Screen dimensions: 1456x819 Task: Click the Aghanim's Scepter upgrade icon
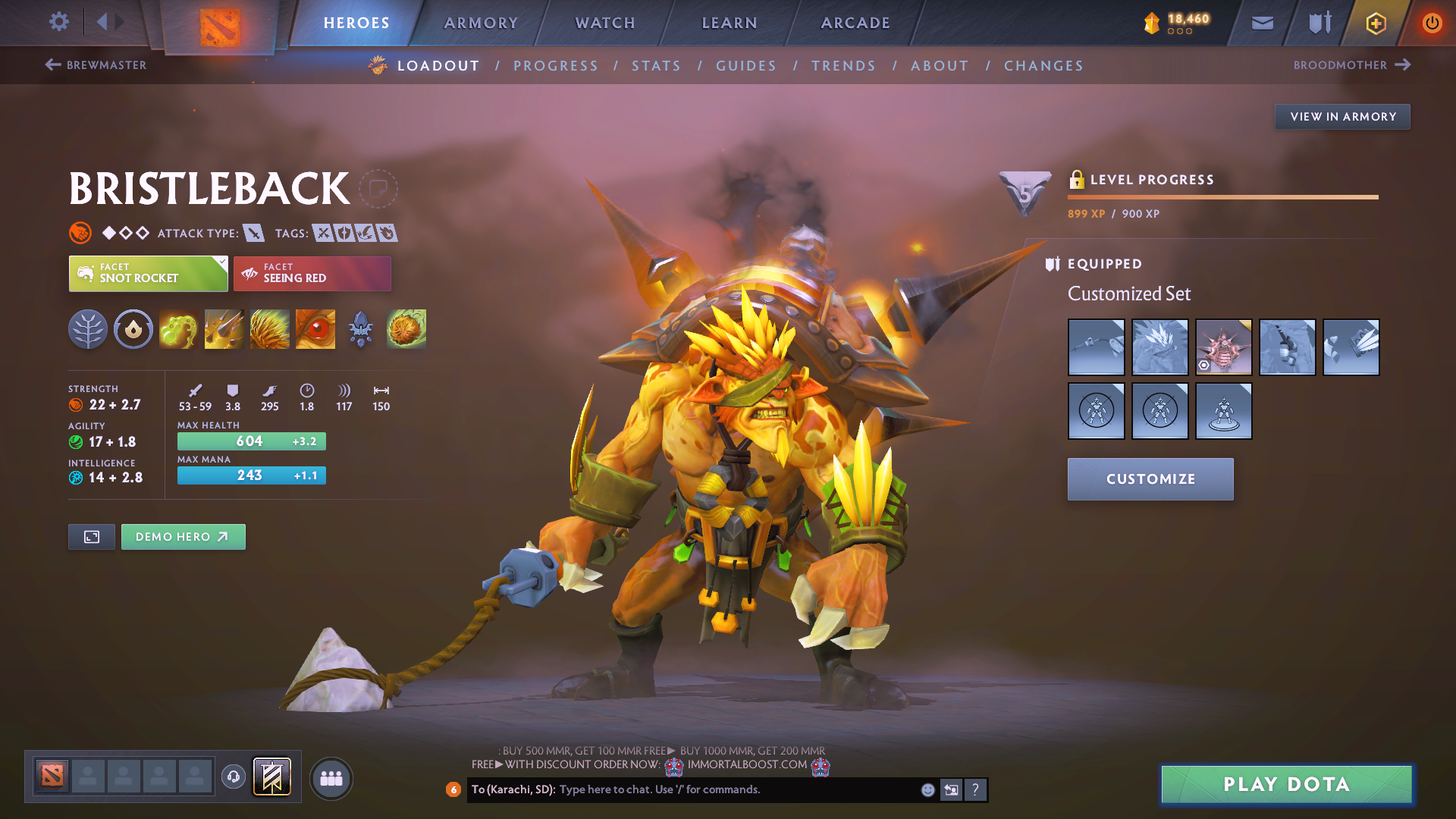tap(360, 329)
